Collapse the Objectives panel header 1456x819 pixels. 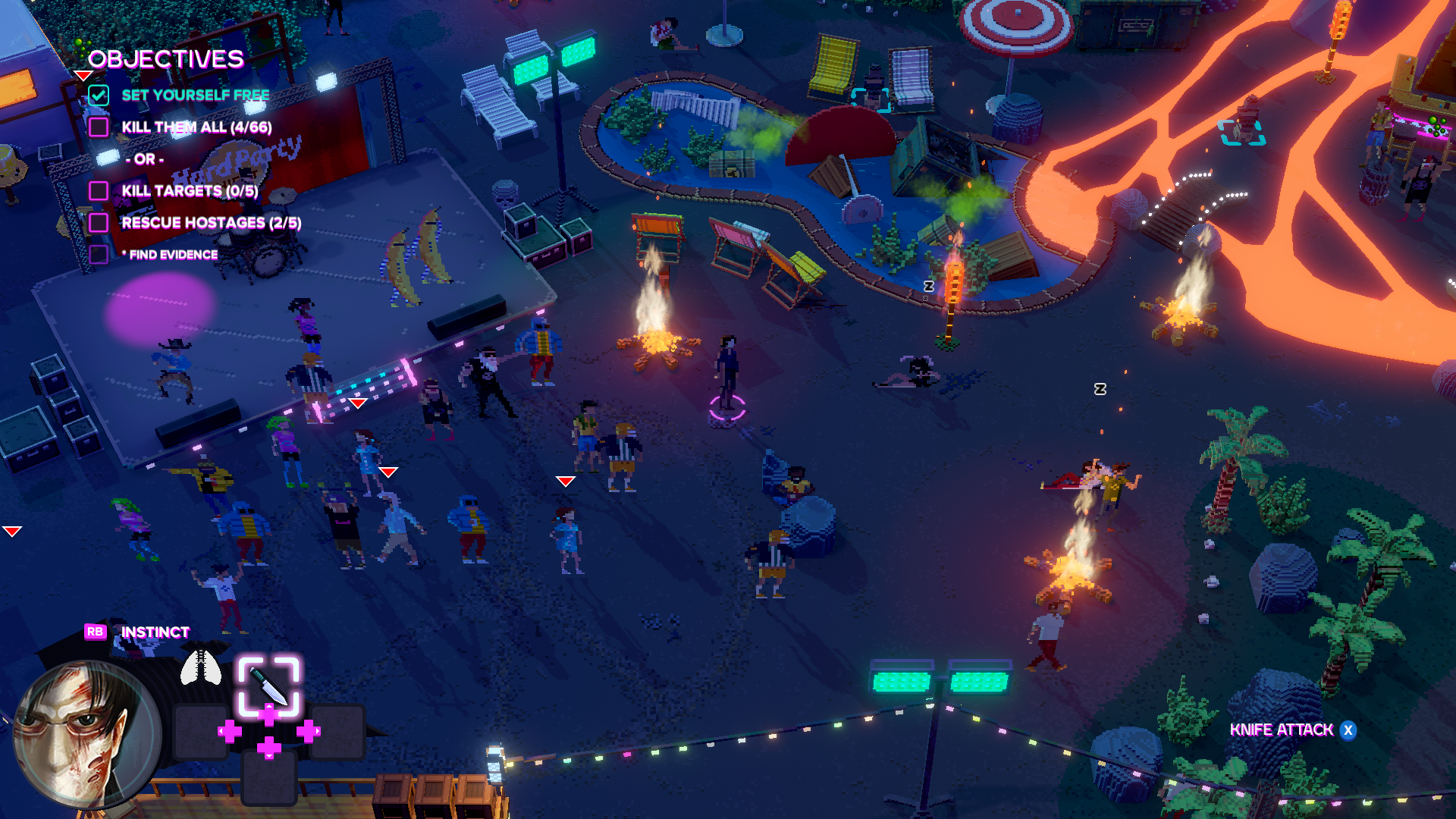pyautogui.click(x=165, y=59)
